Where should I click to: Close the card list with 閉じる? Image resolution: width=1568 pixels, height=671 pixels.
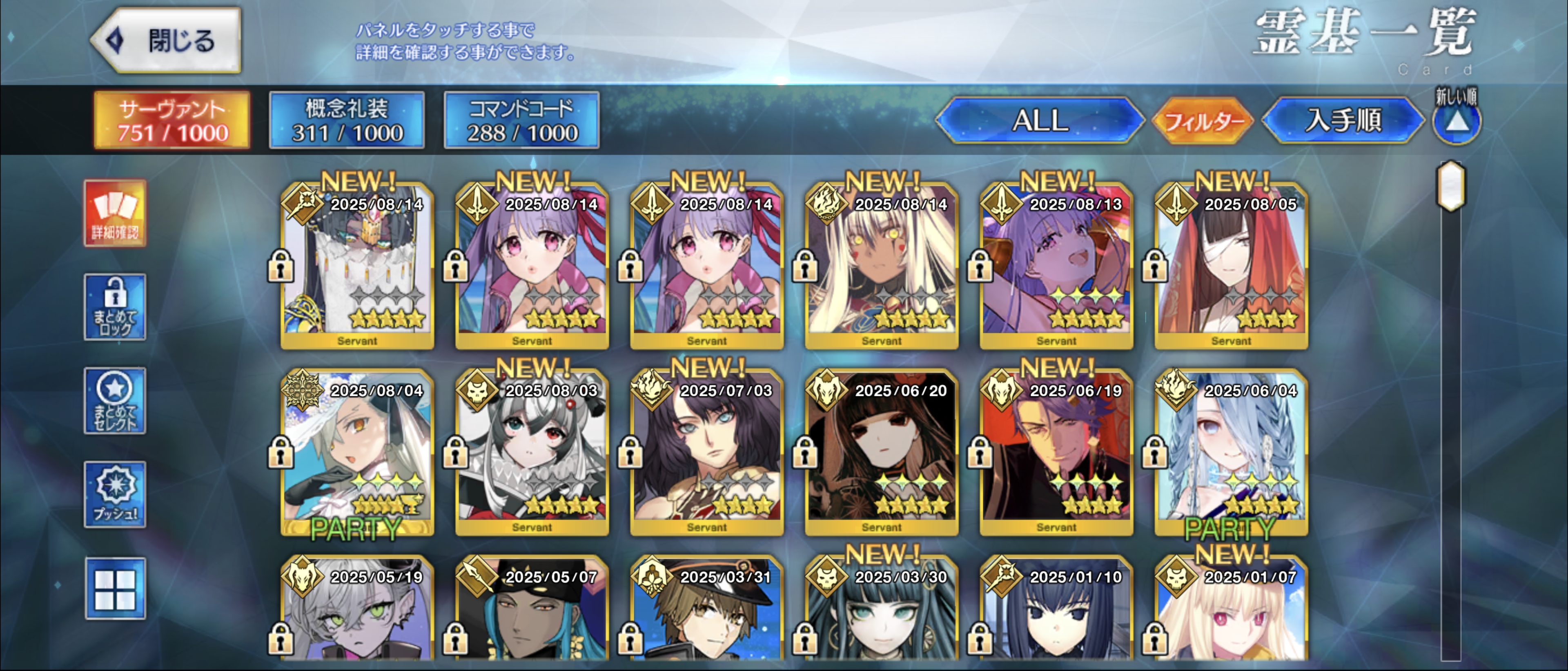(166, 41)
